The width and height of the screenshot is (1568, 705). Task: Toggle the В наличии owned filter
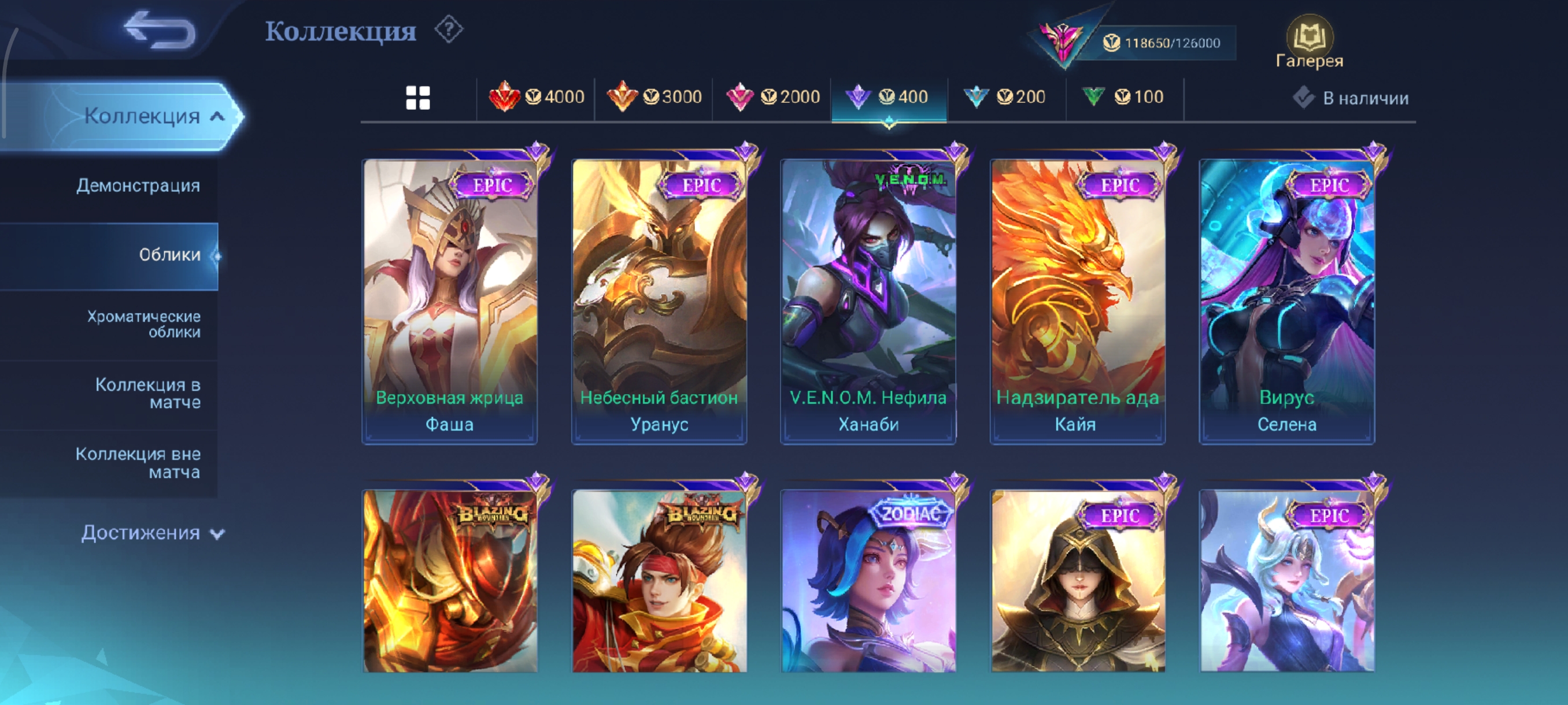point(1351,98)
